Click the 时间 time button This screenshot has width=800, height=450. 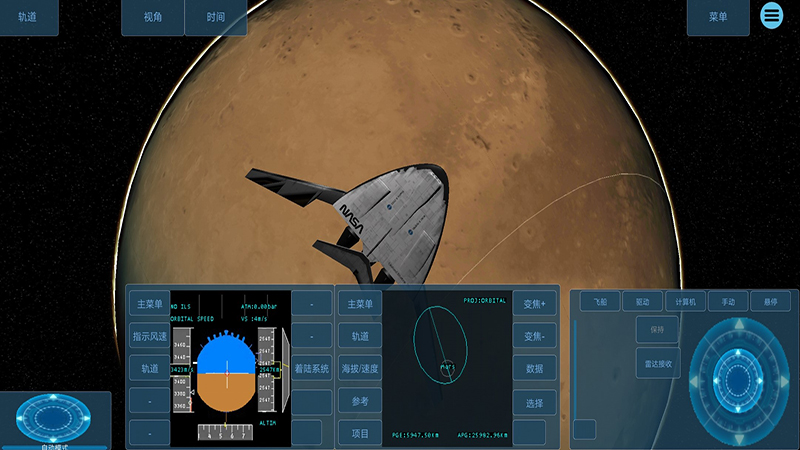(216, 18)
